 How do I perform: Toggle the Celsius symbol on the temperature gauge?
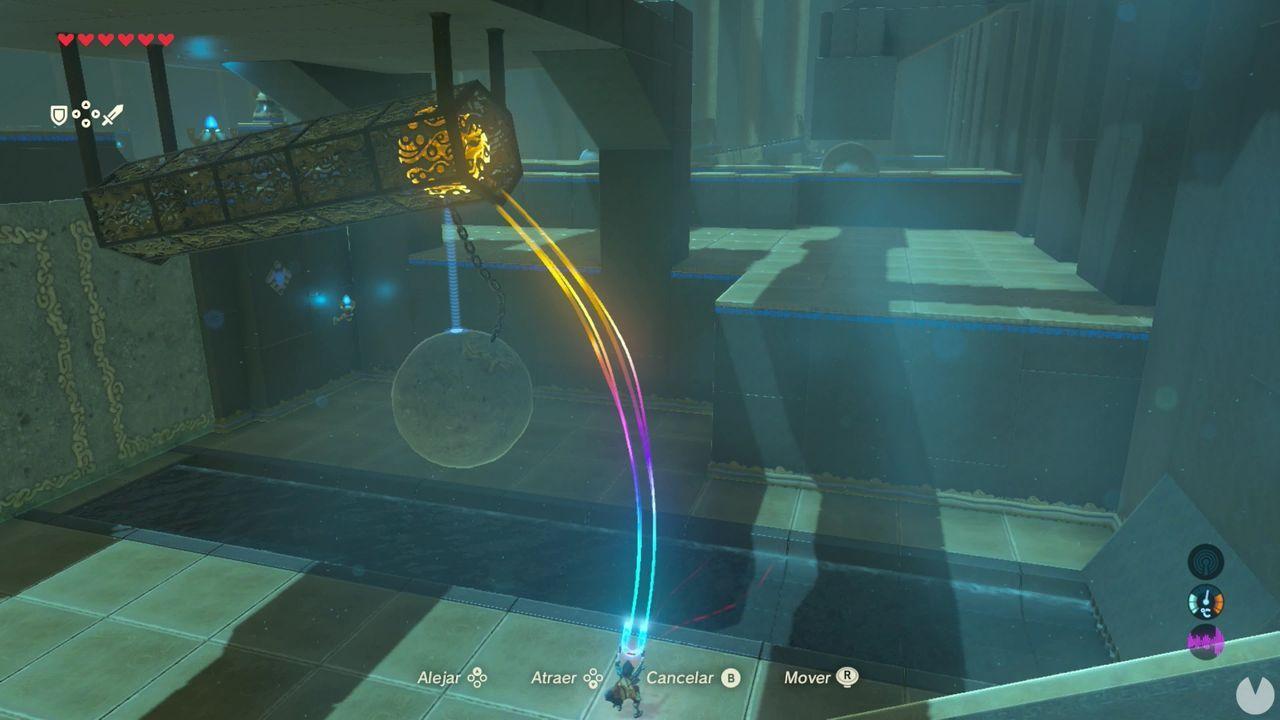coord(1206,612)
